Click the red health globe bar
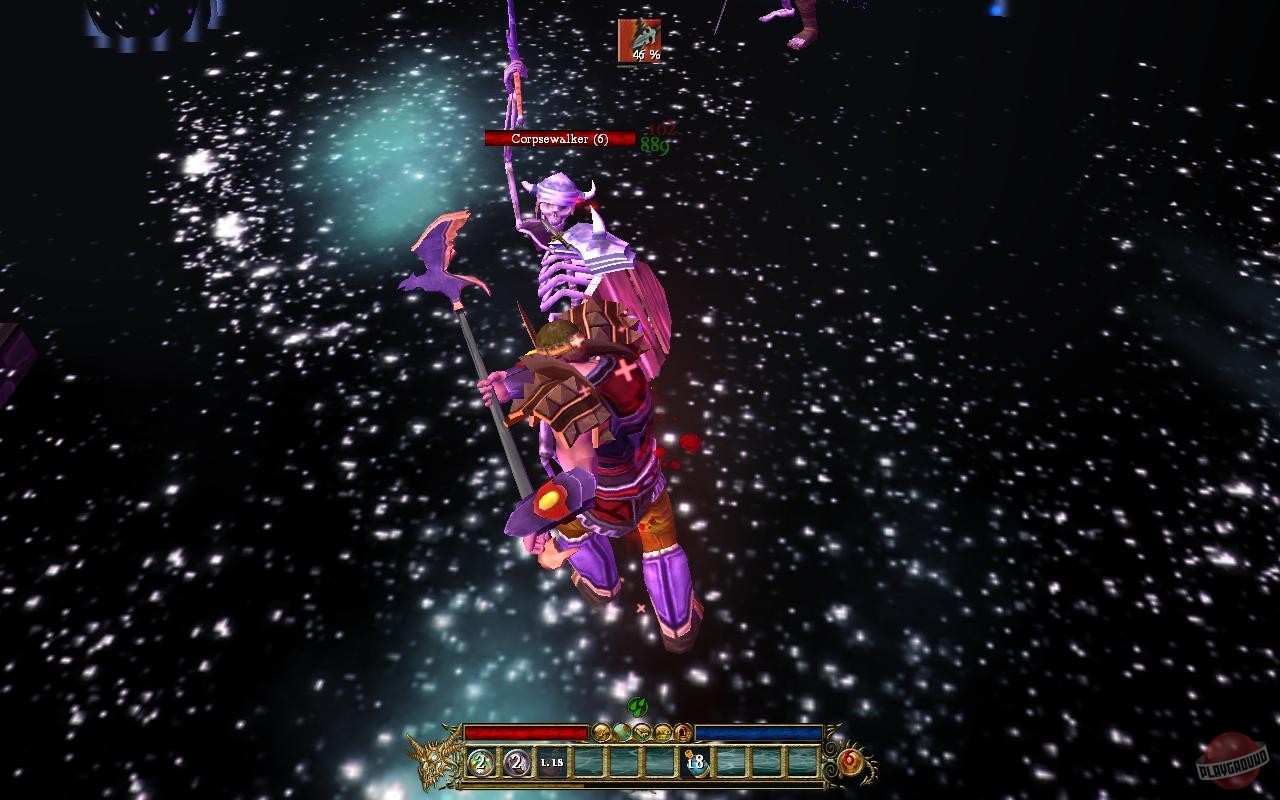Viewport: 1280px width, 800px height. pos(527,733)
